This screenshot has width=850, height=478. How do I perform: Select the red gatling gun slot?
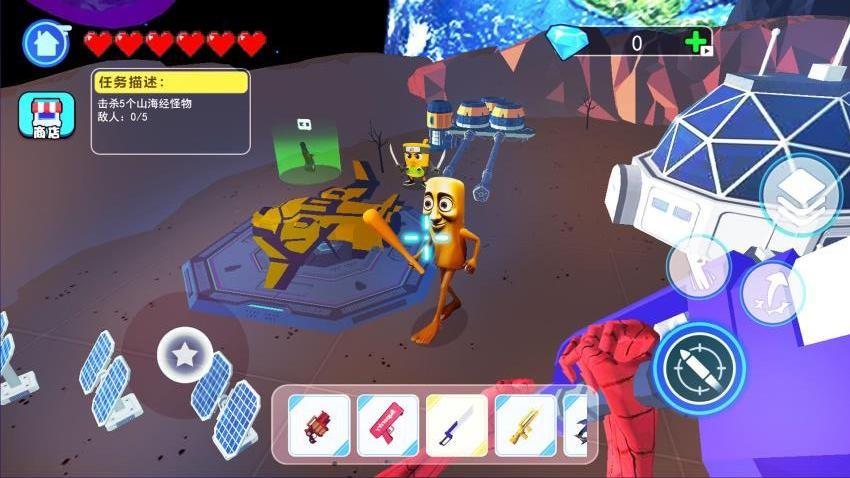click(320, 425)
